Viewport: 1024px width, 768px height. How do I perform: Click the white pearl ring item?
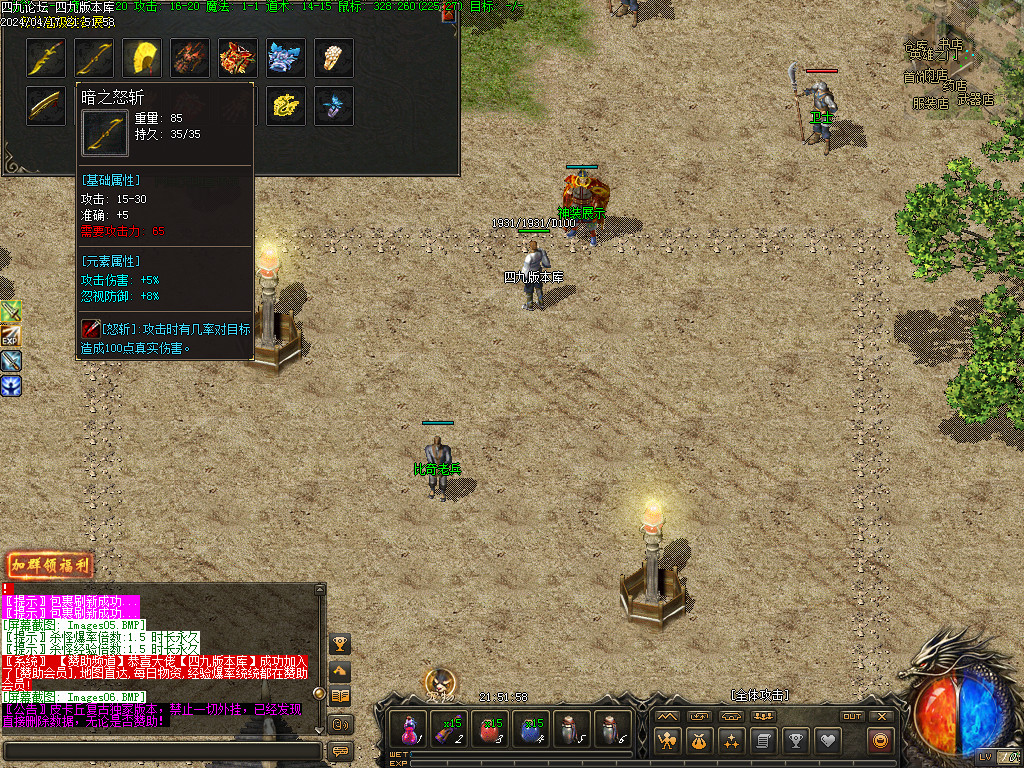tap(334, 58)
